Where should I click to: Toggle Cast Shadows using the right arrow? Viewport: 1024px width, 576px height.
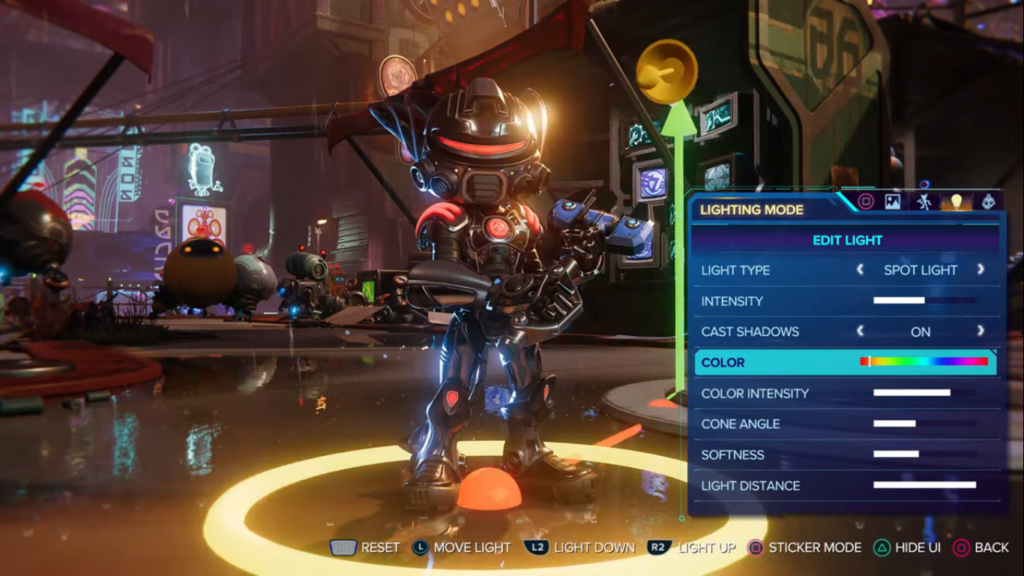(980, 331)
